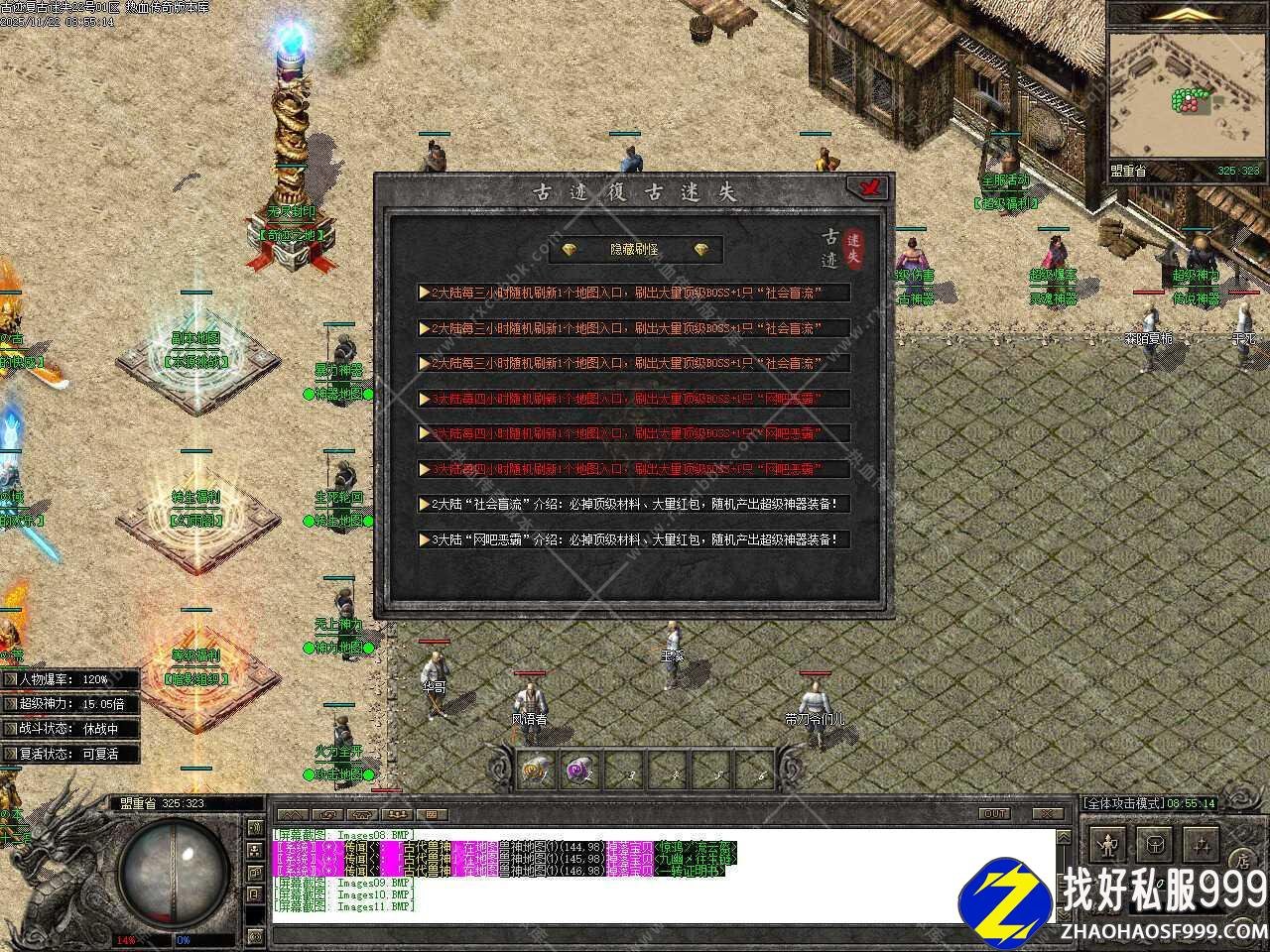Open the bag cube icon
The width and height of the screenshot is (1270, 952).
[x=1154, y=846]
